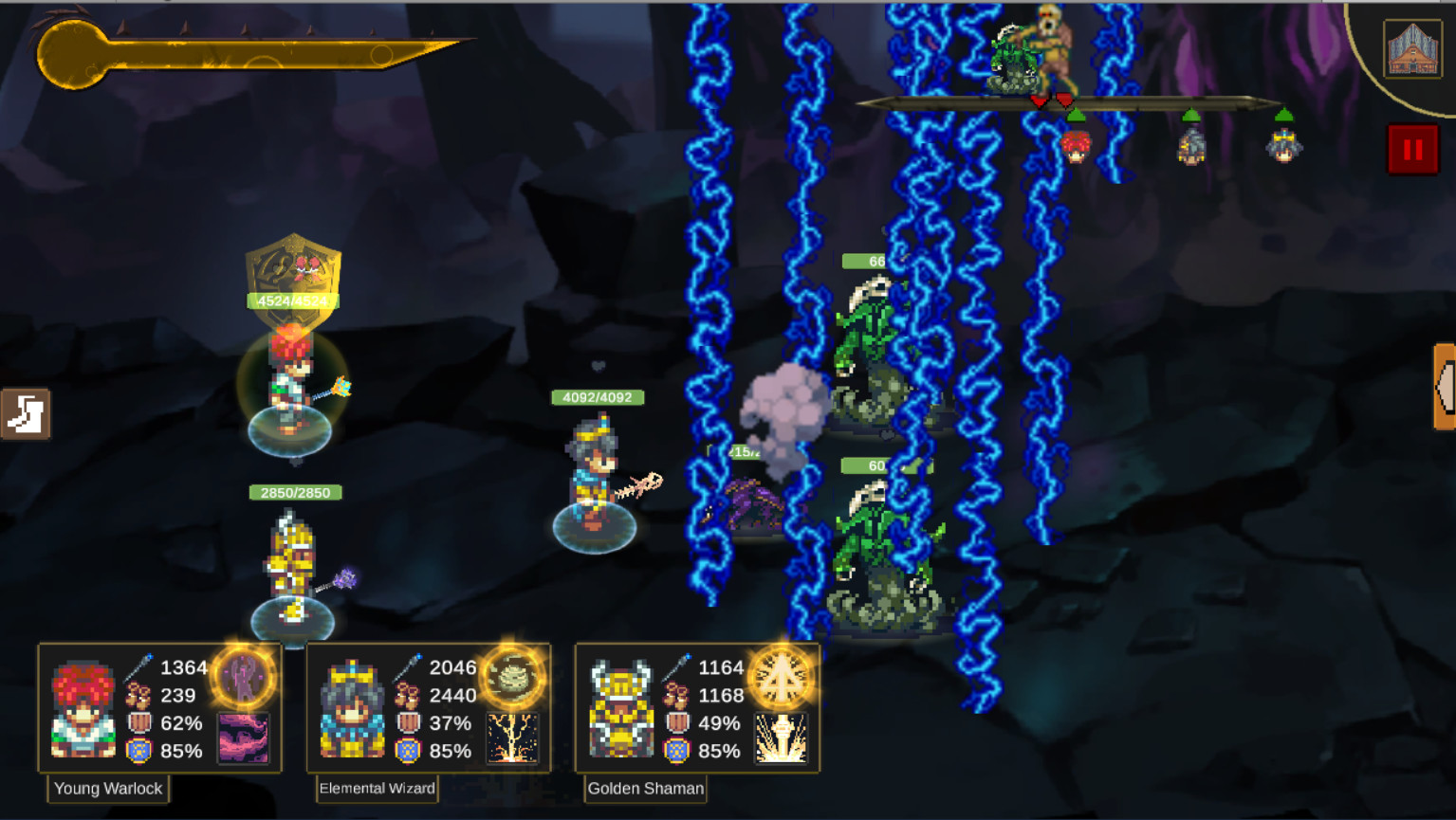Viewport: 1456px width, 820px height.
Task: Select the Golden Shaman portrait
Action: (621, 708)
